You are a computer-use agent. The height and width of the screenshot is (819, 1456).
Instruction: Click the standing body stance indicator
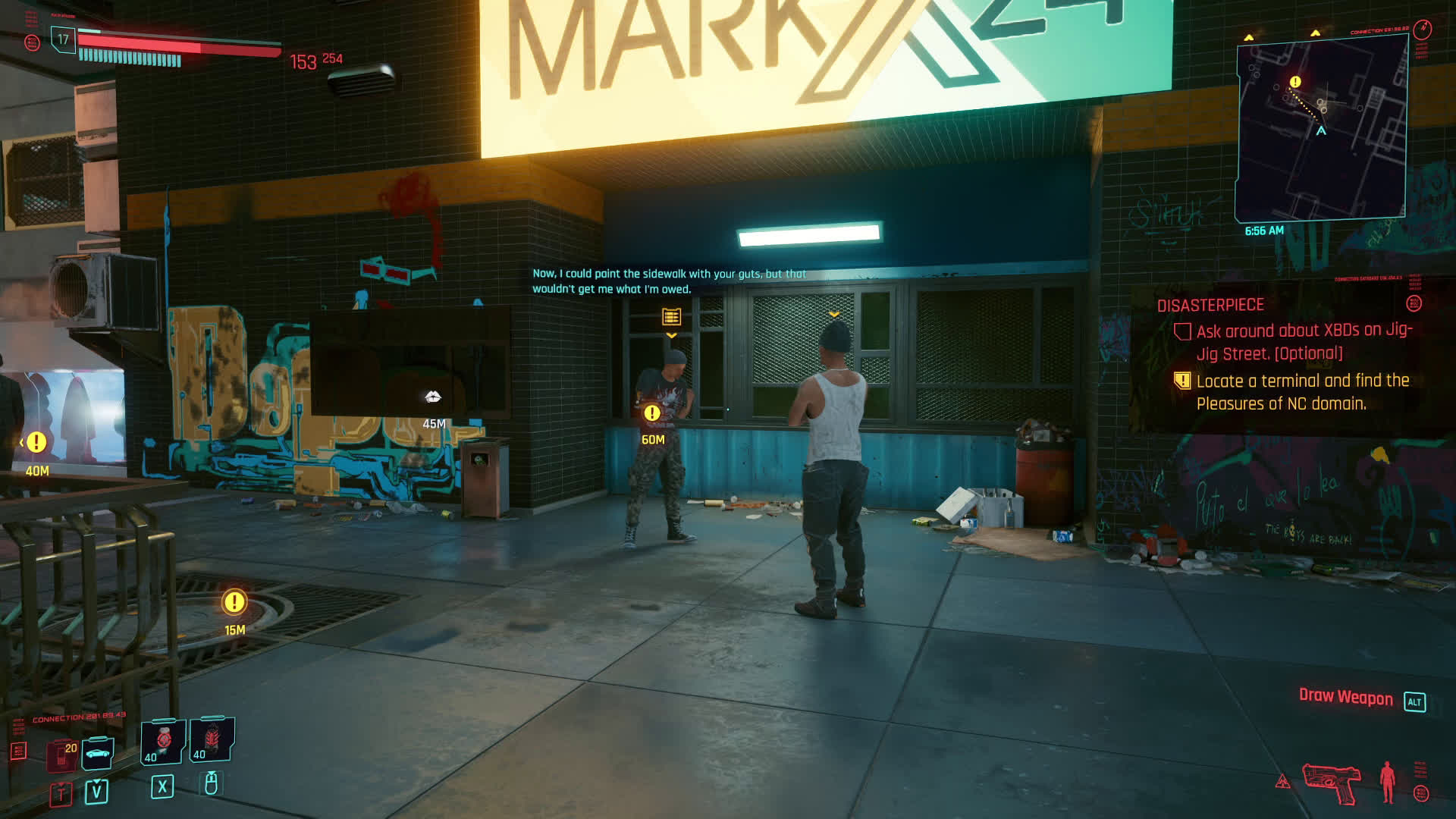(1388, 782)
